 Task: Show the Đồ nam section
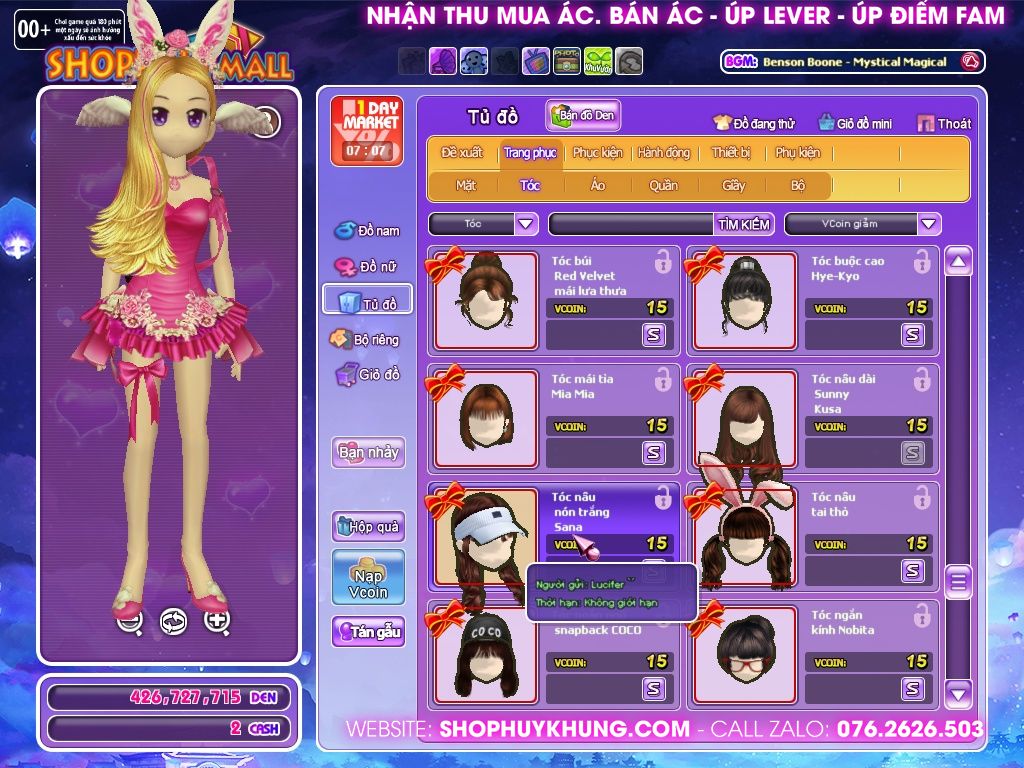coord(367,231)
